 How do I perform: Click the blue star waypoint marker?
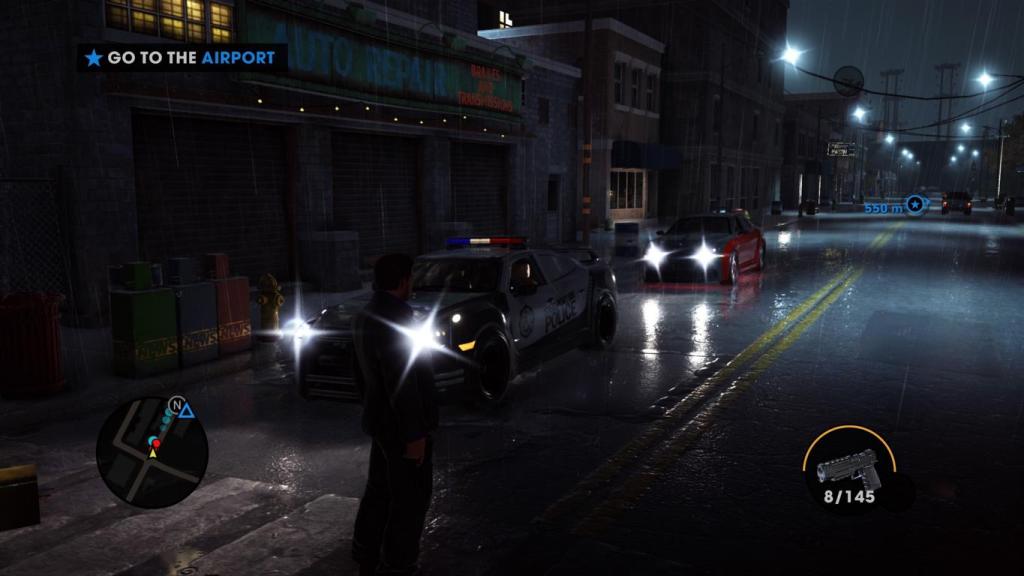(914, 205)
